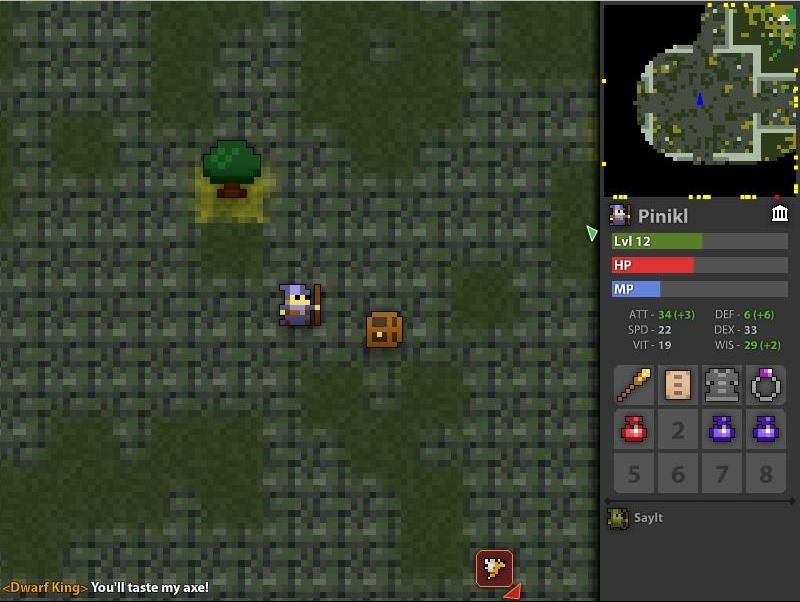
Task: Select the equipped purple gem ring slot
Action: click(x=765, y=385)
